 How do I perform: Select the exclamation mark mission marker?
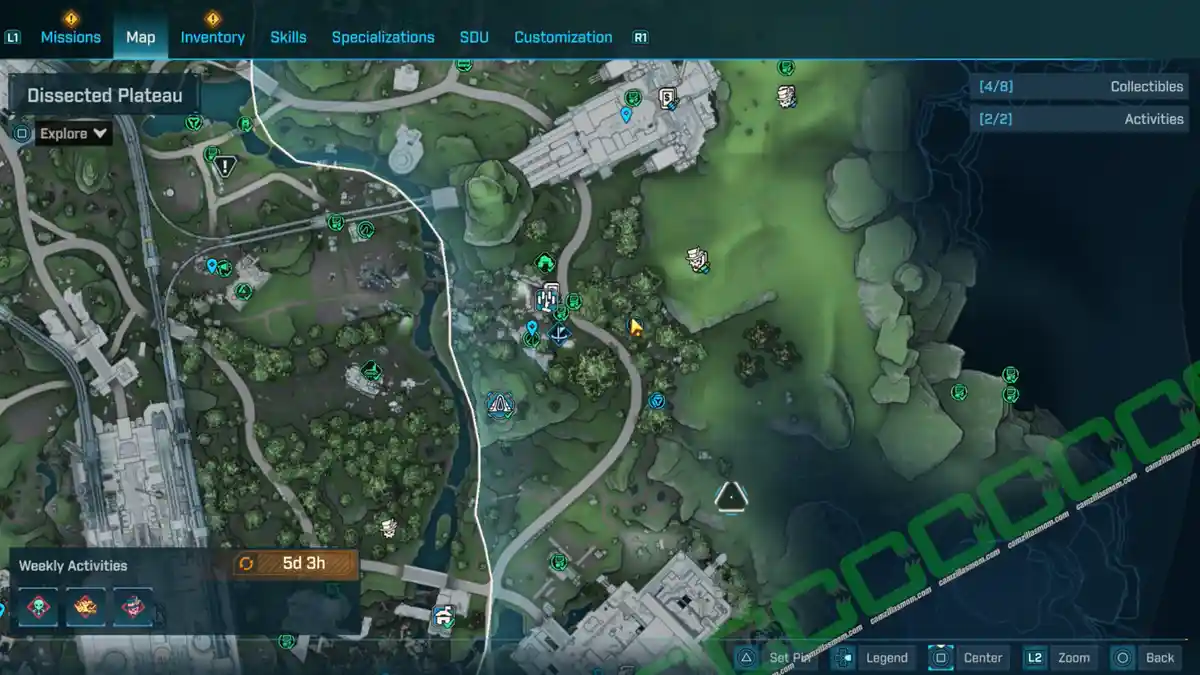(226, 166)
